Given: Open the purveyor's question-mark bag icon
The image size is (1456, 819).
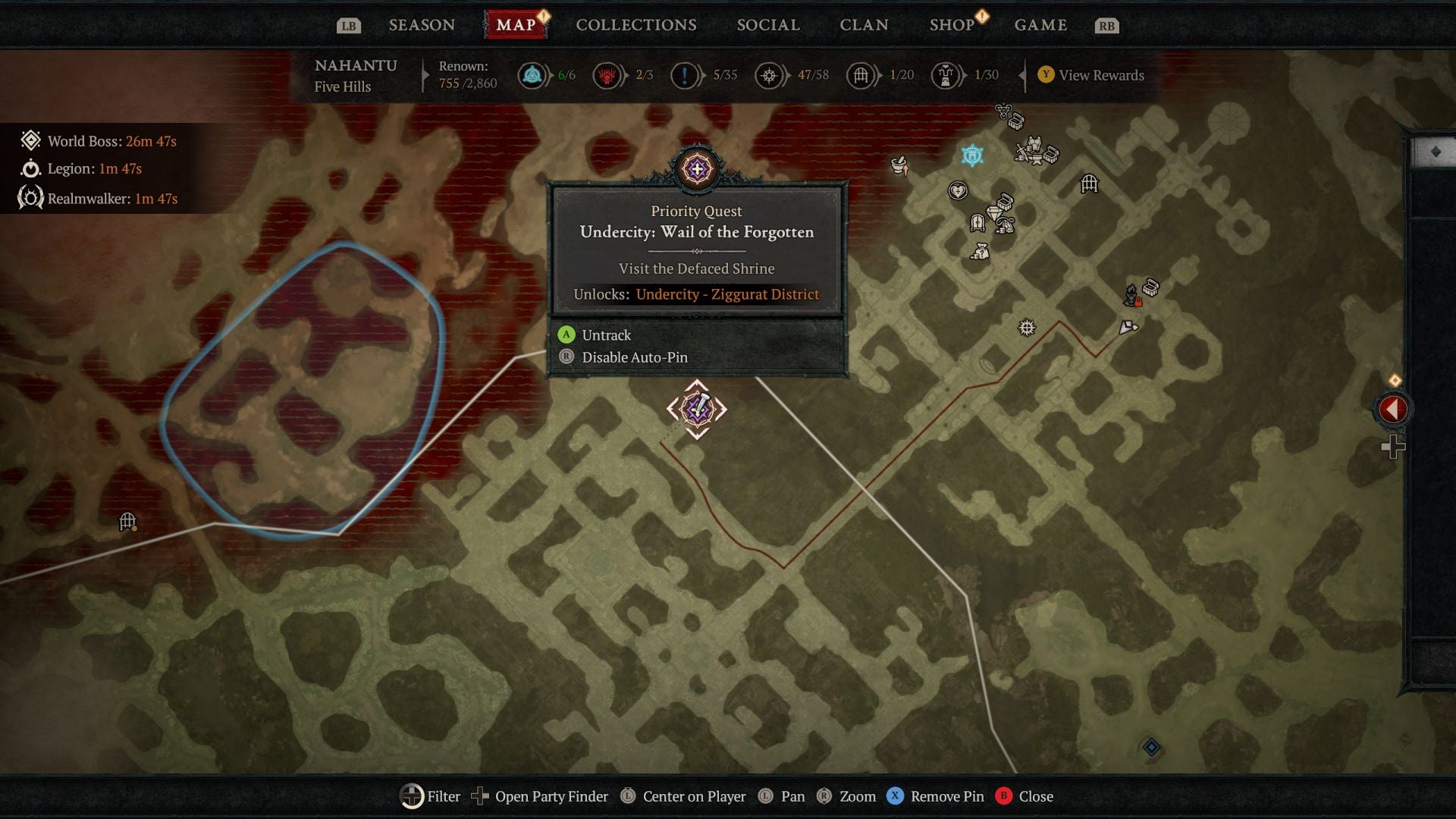Looking at the screenshot, I should tap(981, 252).
